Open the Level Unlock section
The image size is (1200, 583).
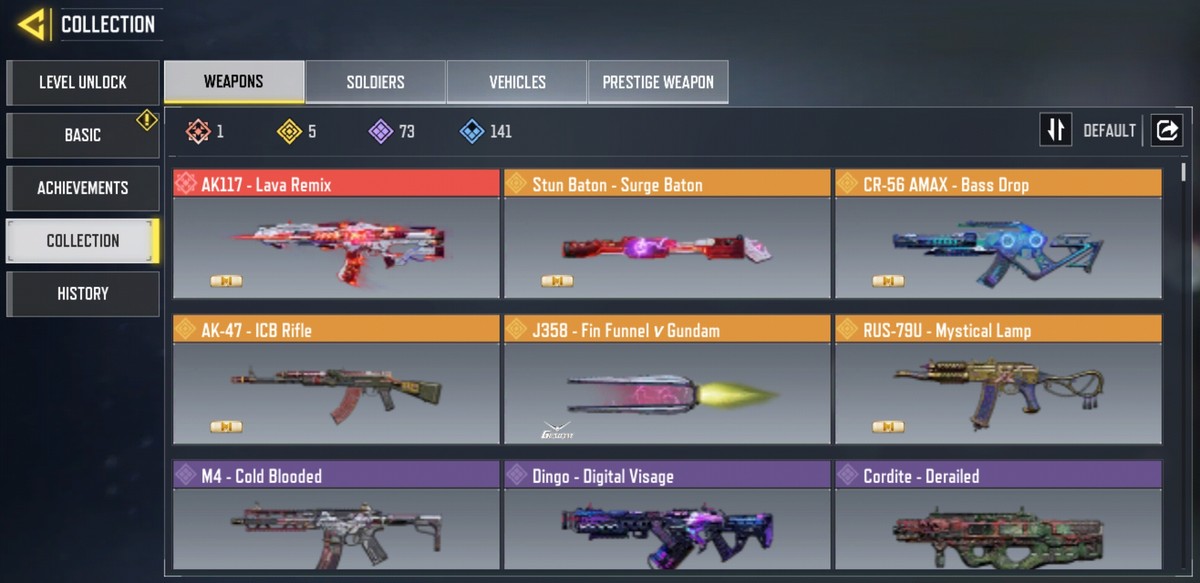[x=83, y=83]
